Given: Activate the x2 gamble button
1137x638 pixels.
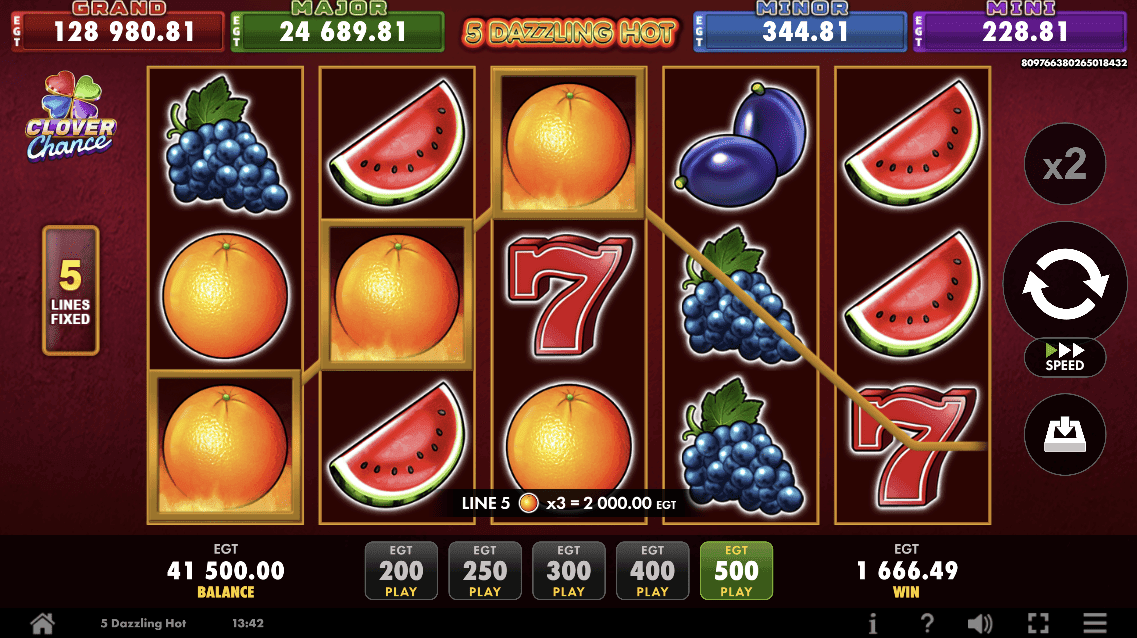Looking at the screenshot, I should 1065,164.
